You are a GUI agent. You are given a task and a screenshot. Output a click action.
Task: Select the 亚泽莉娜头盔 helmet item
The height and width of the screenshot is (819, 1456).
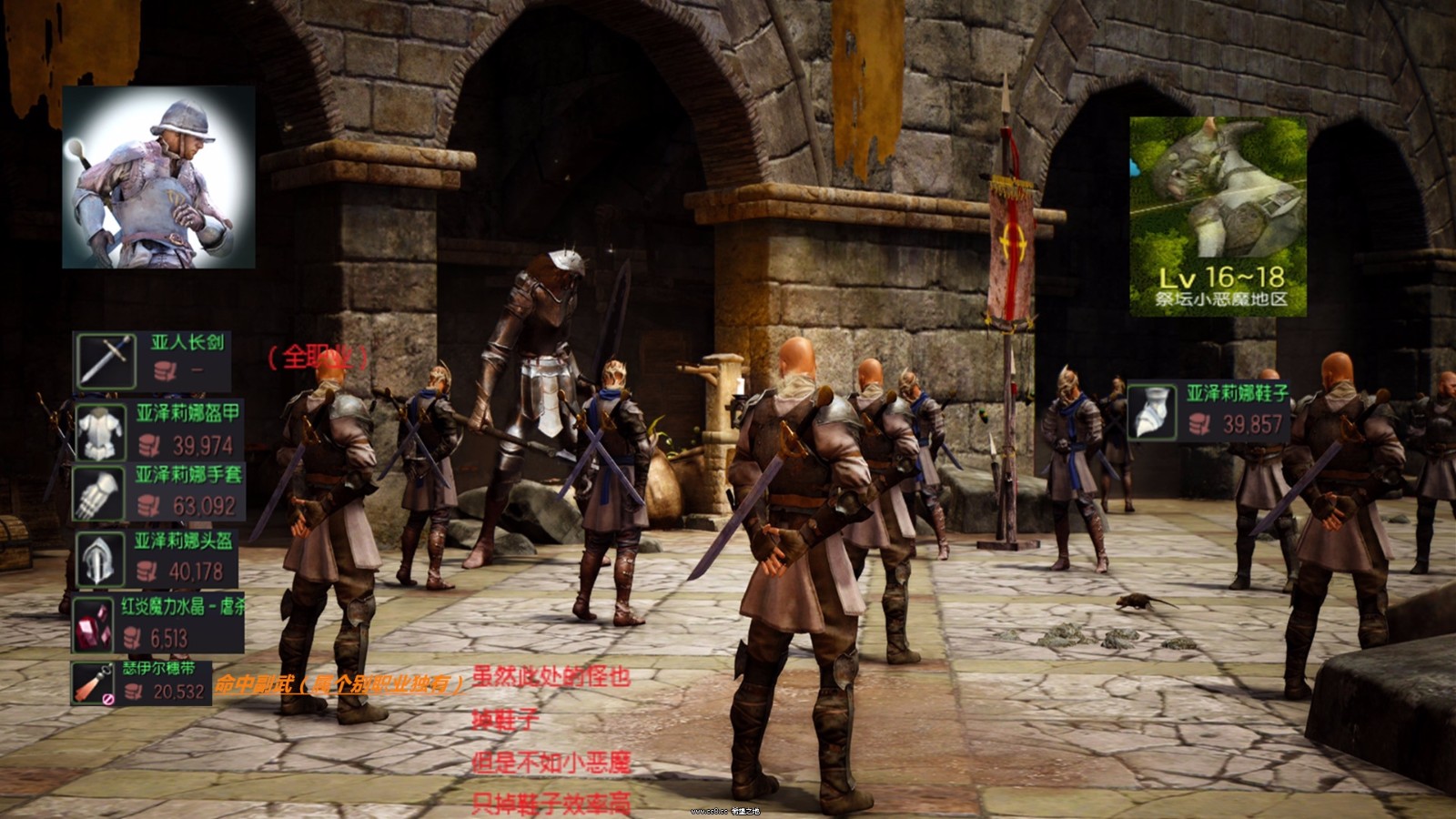[155, 558]
